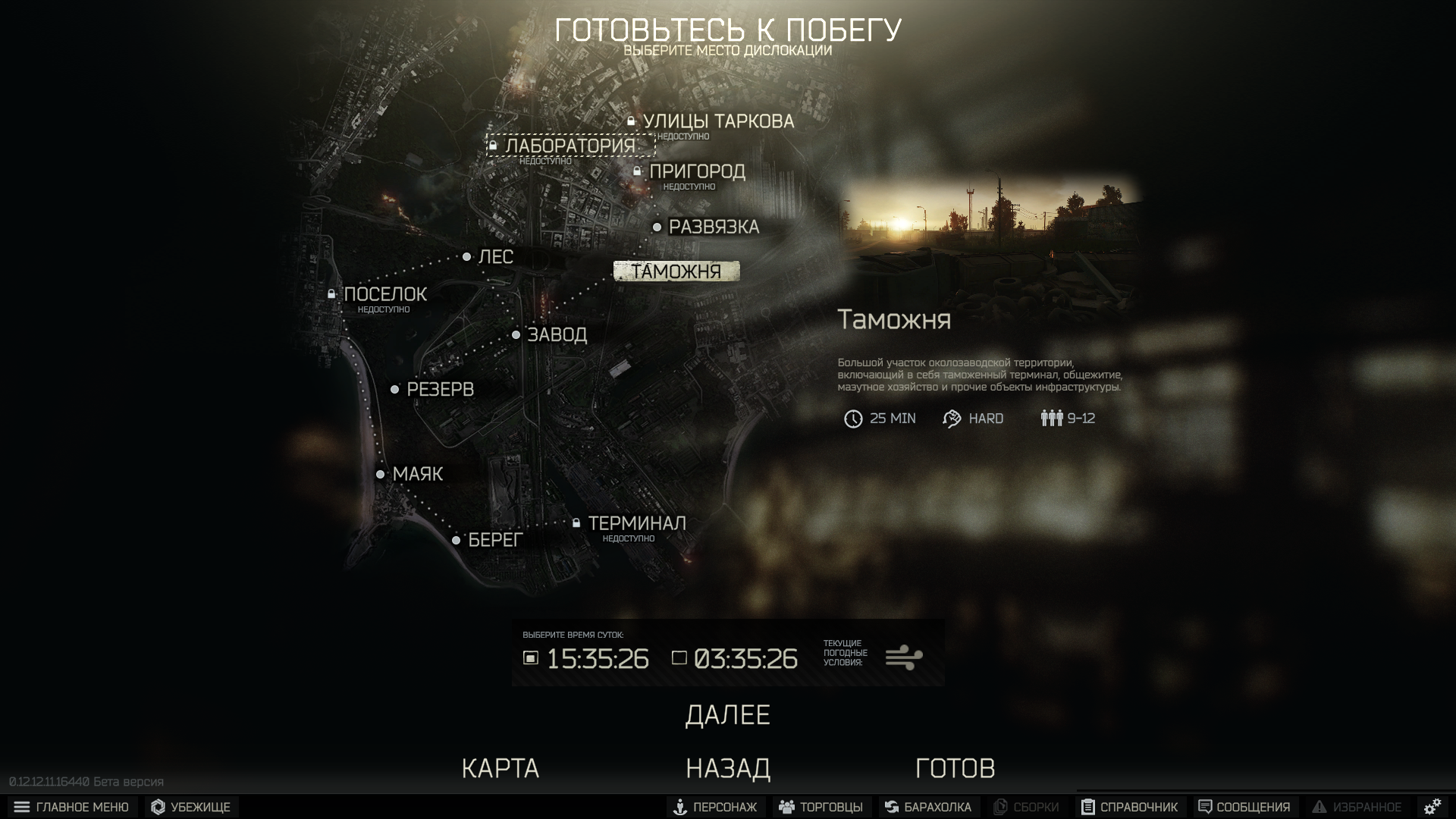Image resolution: width=1456 pixels, height=819 pixels.
Task: Click the locked Улицы Таркова location
Action: [717, 121]
